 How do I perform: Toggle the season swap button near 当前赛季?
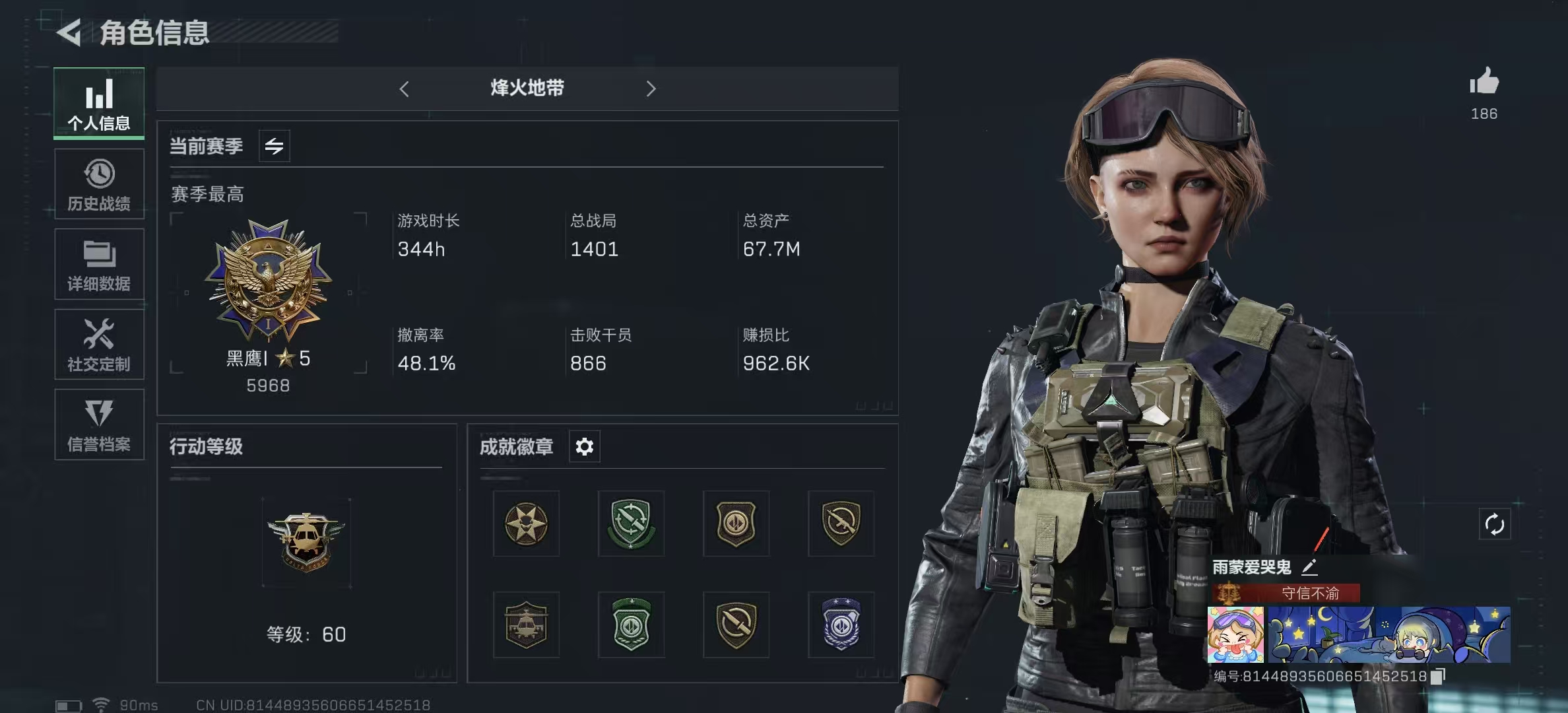point(274,146)
